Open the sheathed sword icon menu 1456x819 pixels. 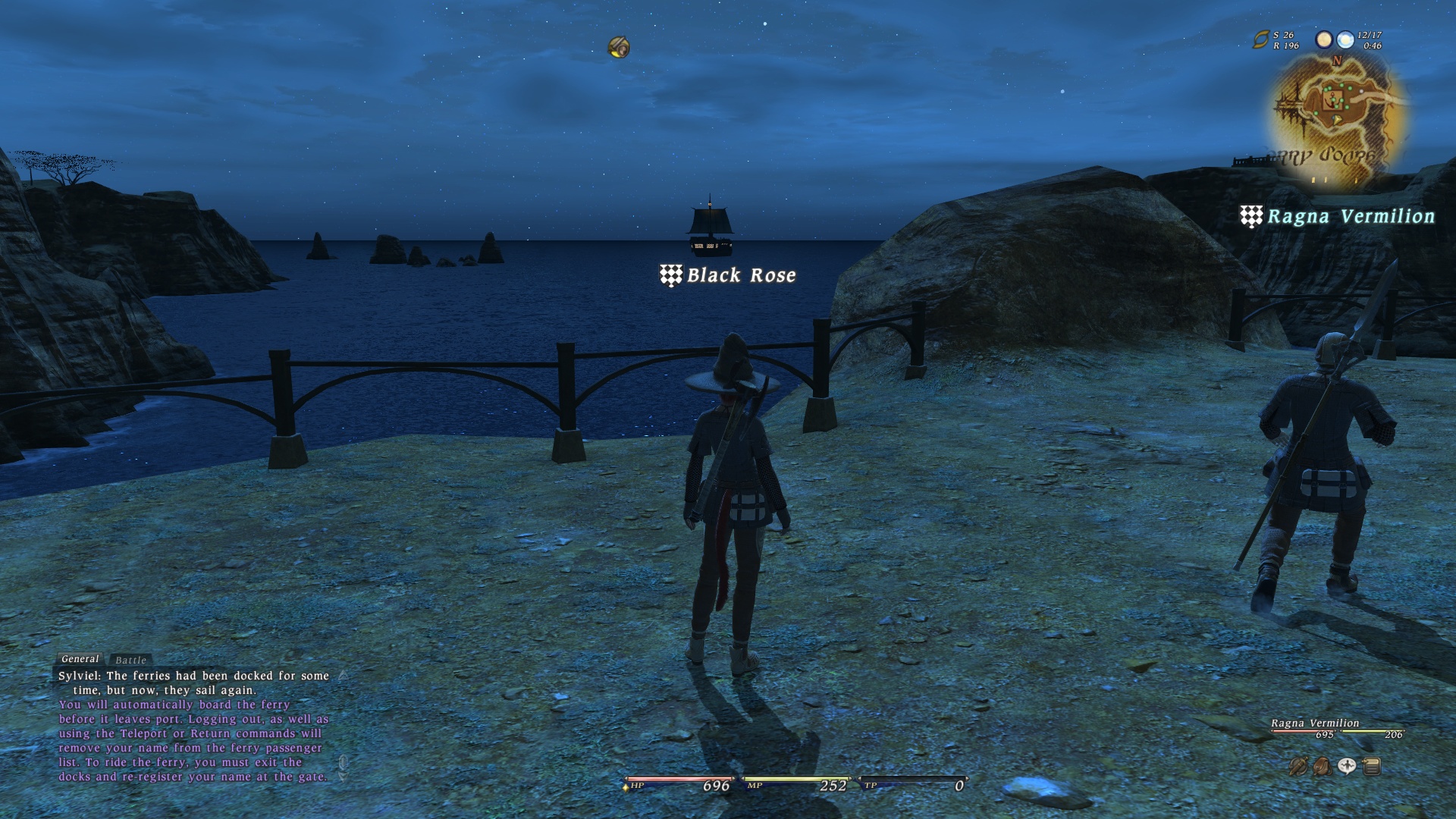coord(1298,767)
